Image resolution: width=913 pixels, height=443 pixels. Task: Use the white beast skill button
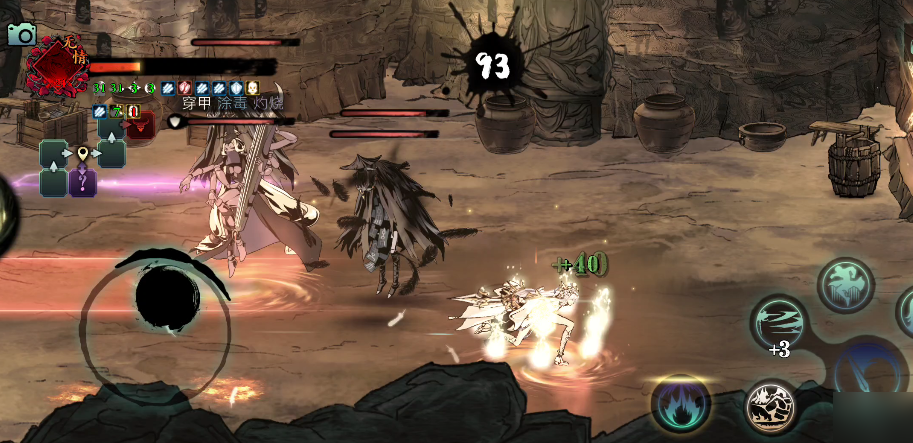click(x=771, y=406)
